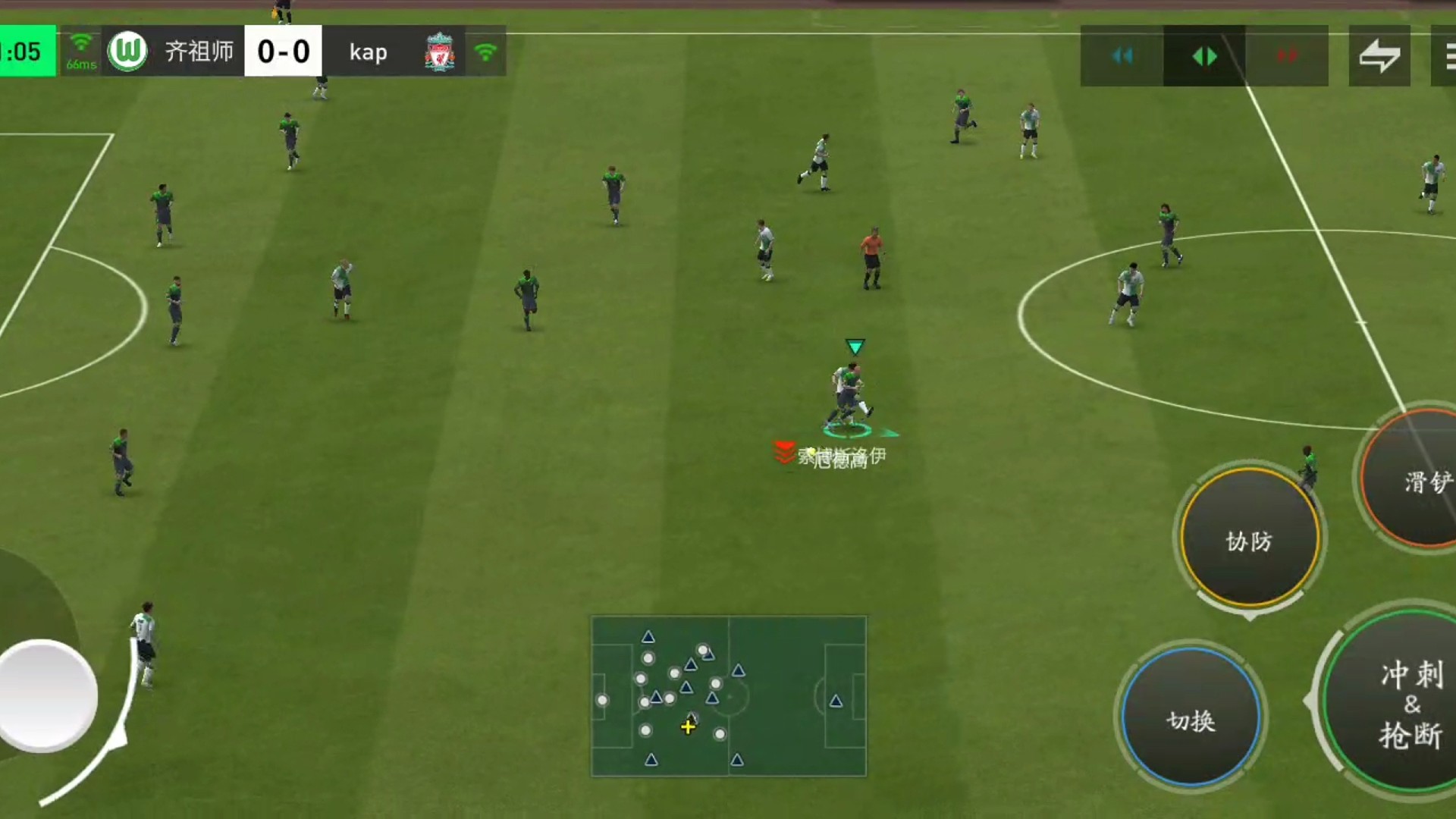Image resolution: width=1456 pixels, height=819 pixels.
Task: Switch player with the 切换 button
Action: click(1191, 718)
